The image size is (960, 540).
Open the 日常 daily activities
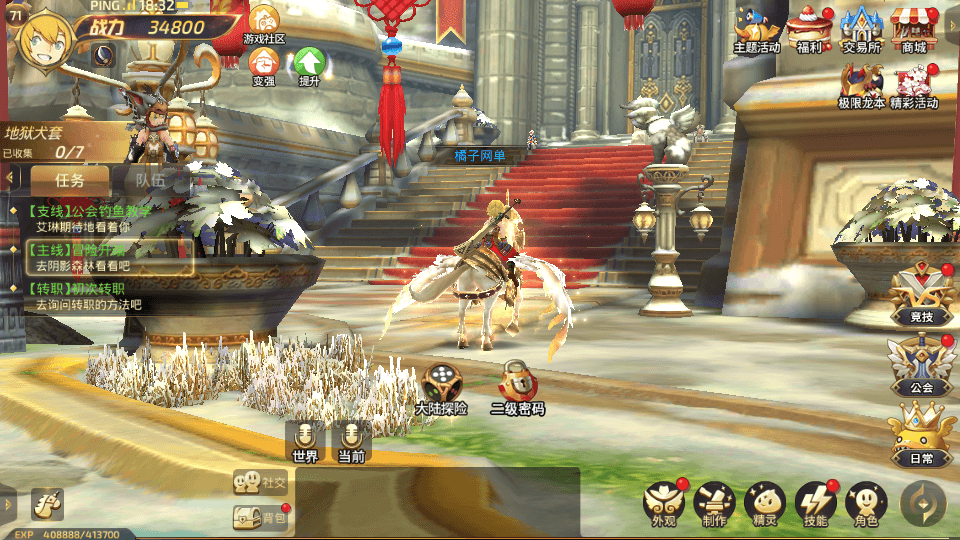[x=922, y=434]
